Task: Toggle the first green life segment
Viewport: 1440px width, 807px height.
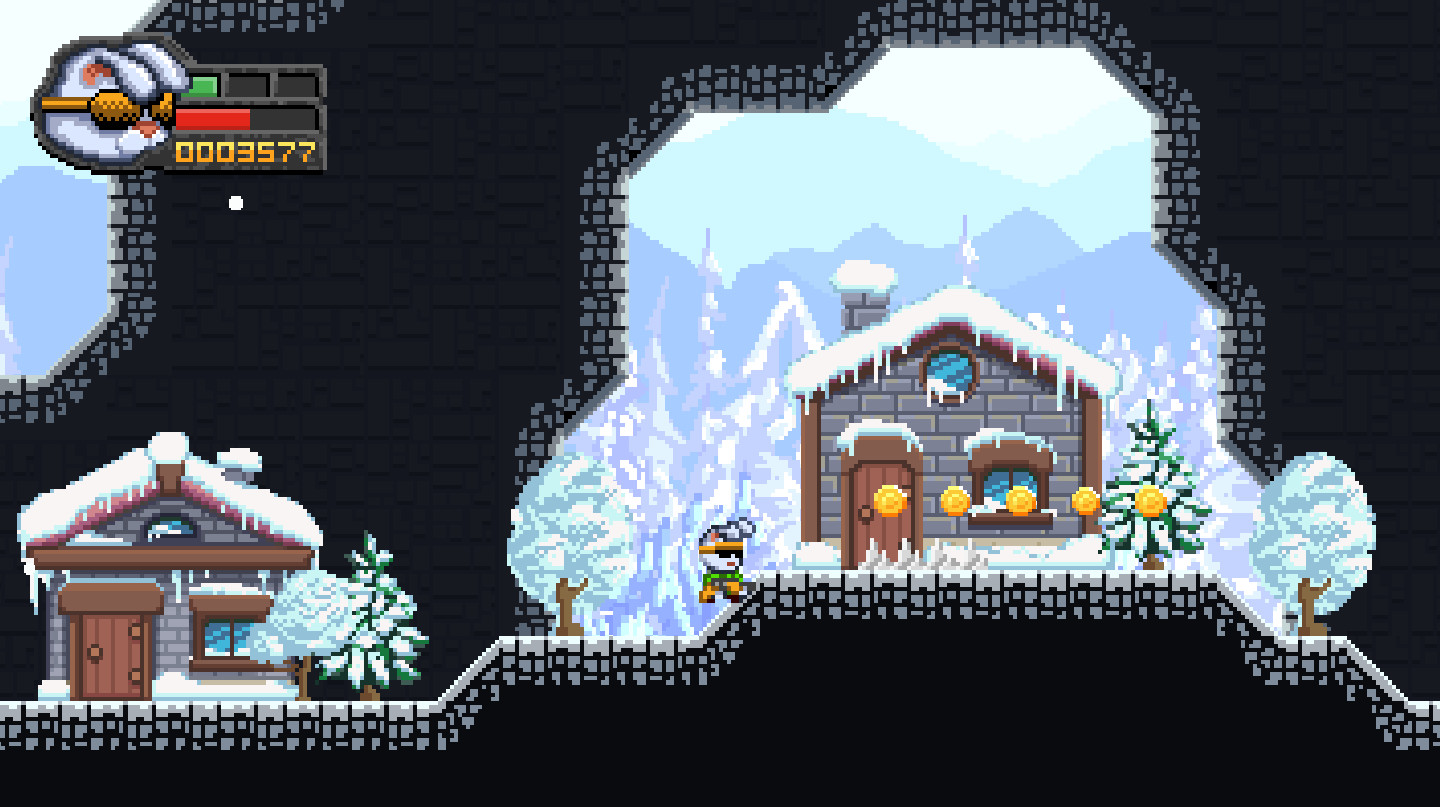Action: pos(203,84)
